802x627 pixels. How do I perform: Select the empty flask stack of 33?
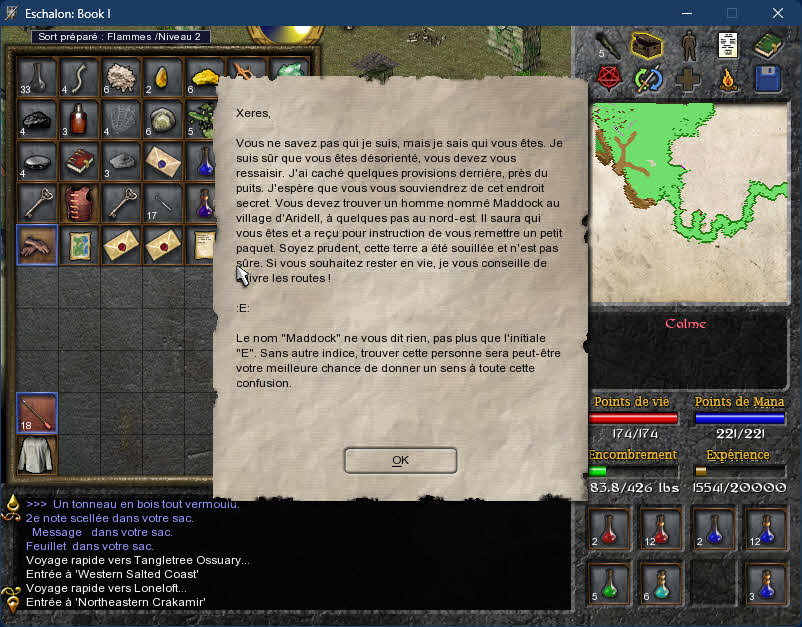37,77
